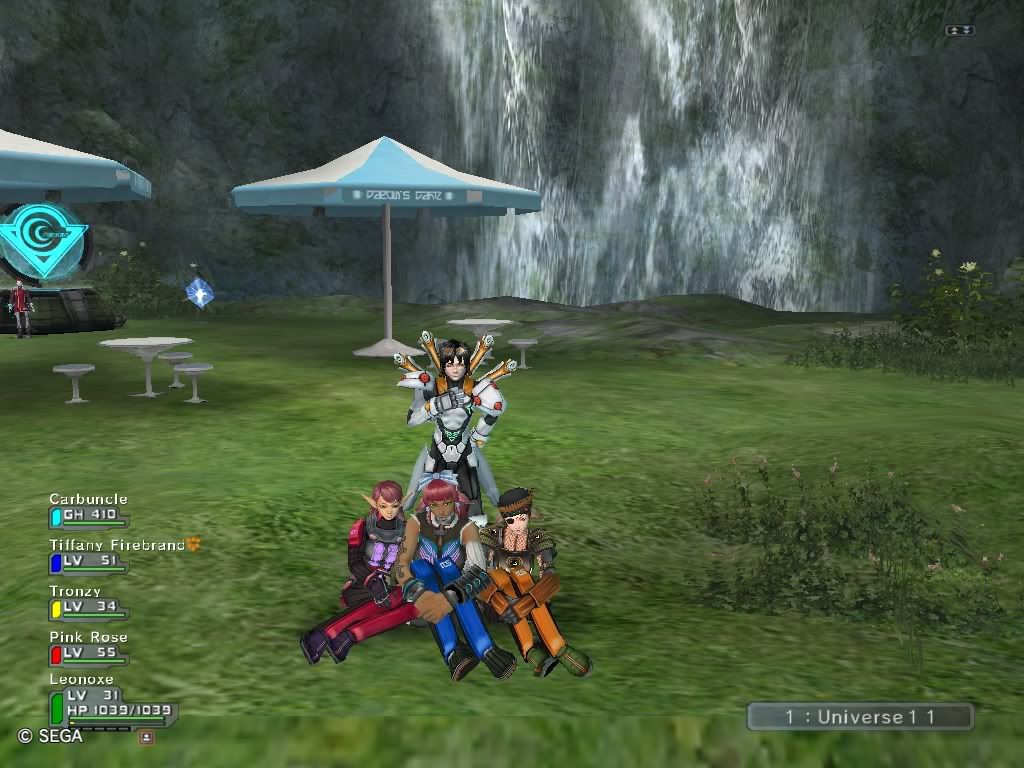Click the Universe 11 server label
This screenshot has width=1024, height=768.
(x=860, y=717)
